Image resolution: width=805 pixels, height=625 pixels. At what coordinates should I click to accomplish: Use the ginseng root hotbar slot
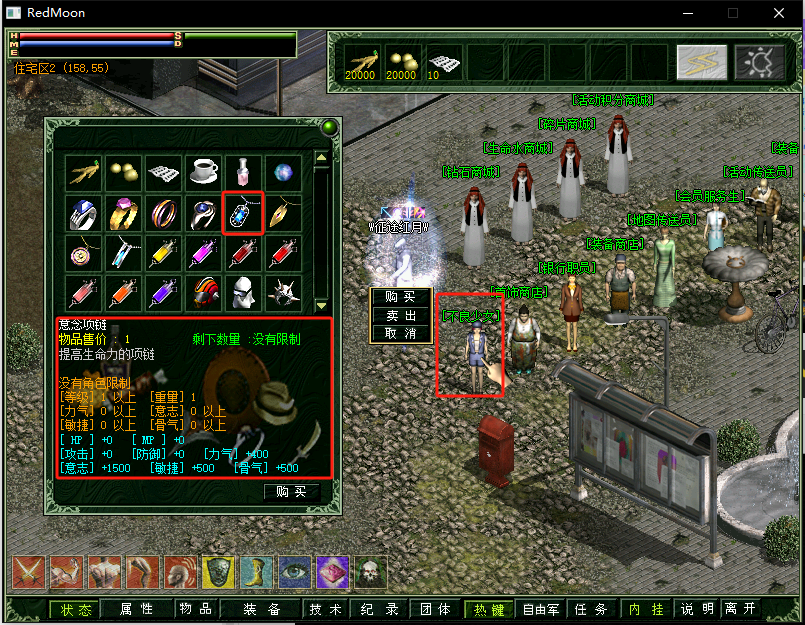click(x=360, y=62)
